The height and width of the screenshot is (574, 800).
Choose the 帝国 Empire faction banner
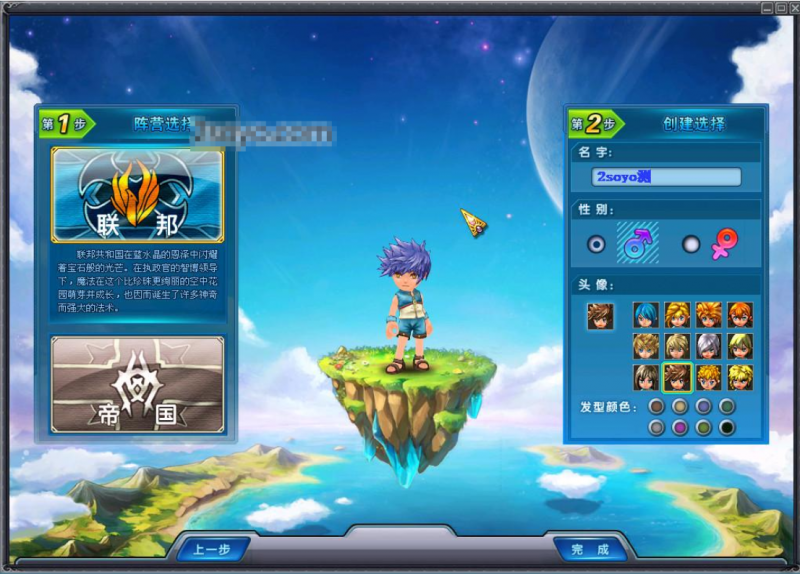click(x=137, y=385)
